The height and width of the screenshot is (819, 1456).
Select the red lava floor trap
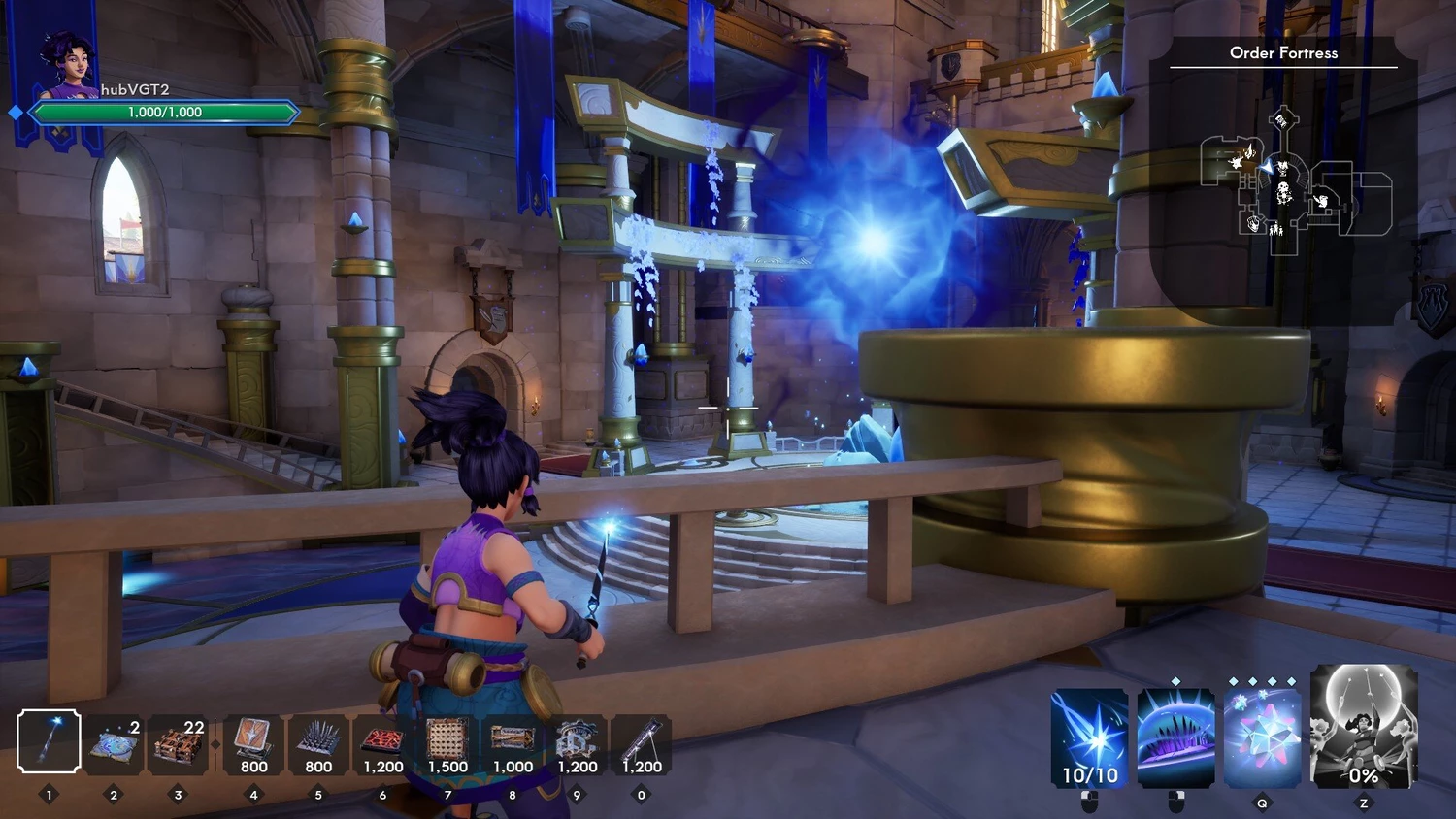(x=382, y=745)
